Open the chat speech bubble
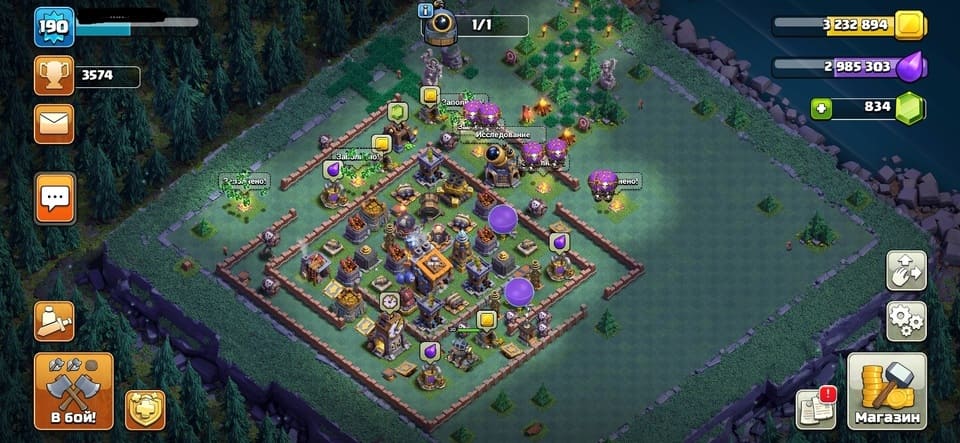Screen dimensions: 960x443 click(x=55, y=197)
